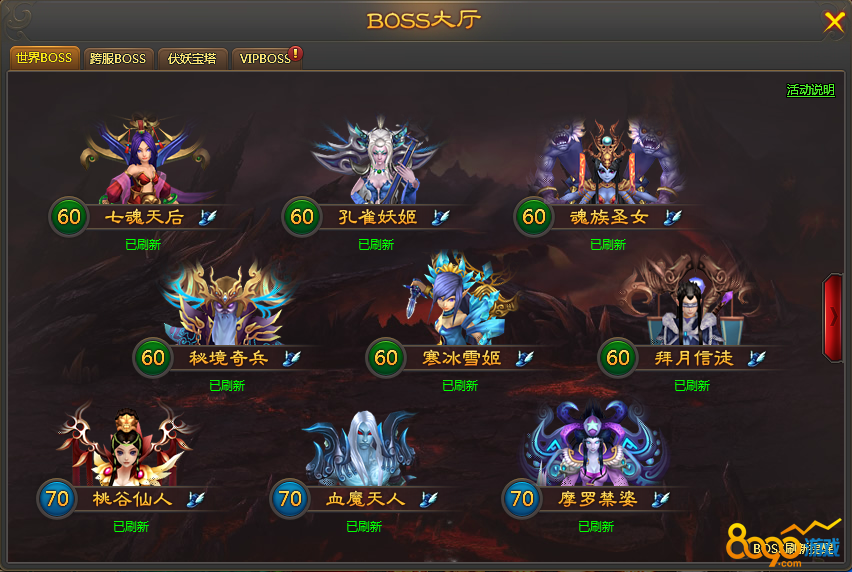Close the BOSS大厅 window
Viewport: 852px width, 572px height.
(x=833, y=22)
